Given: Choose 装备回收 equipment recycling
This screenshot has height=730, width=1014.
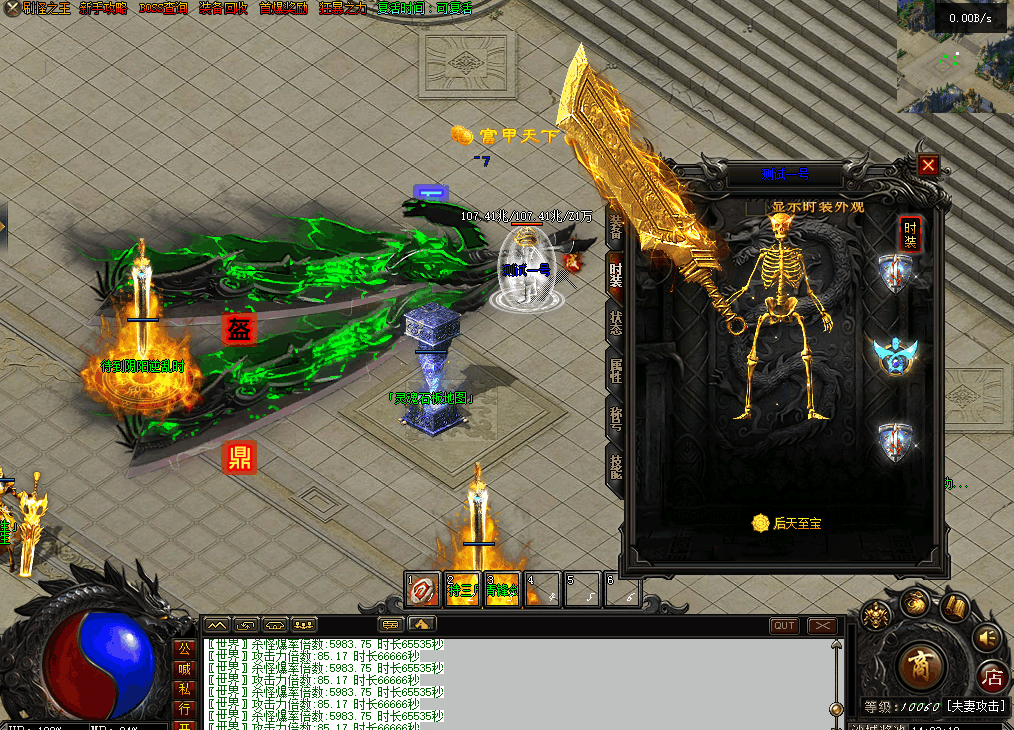Looking at the screenshot, I should tap(223, 8).
